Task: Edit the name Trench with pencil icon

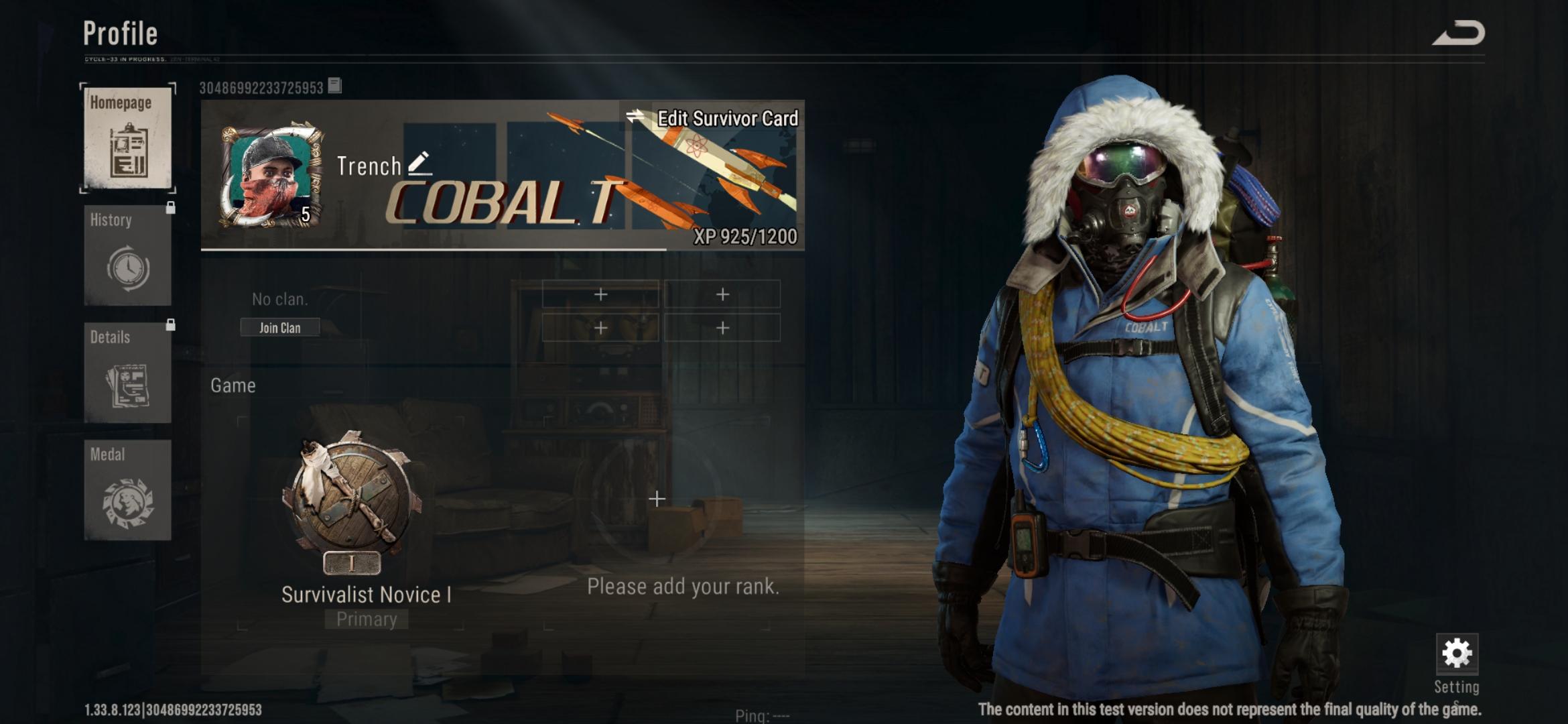Action: pyautogui.click(x=419, y=164)
